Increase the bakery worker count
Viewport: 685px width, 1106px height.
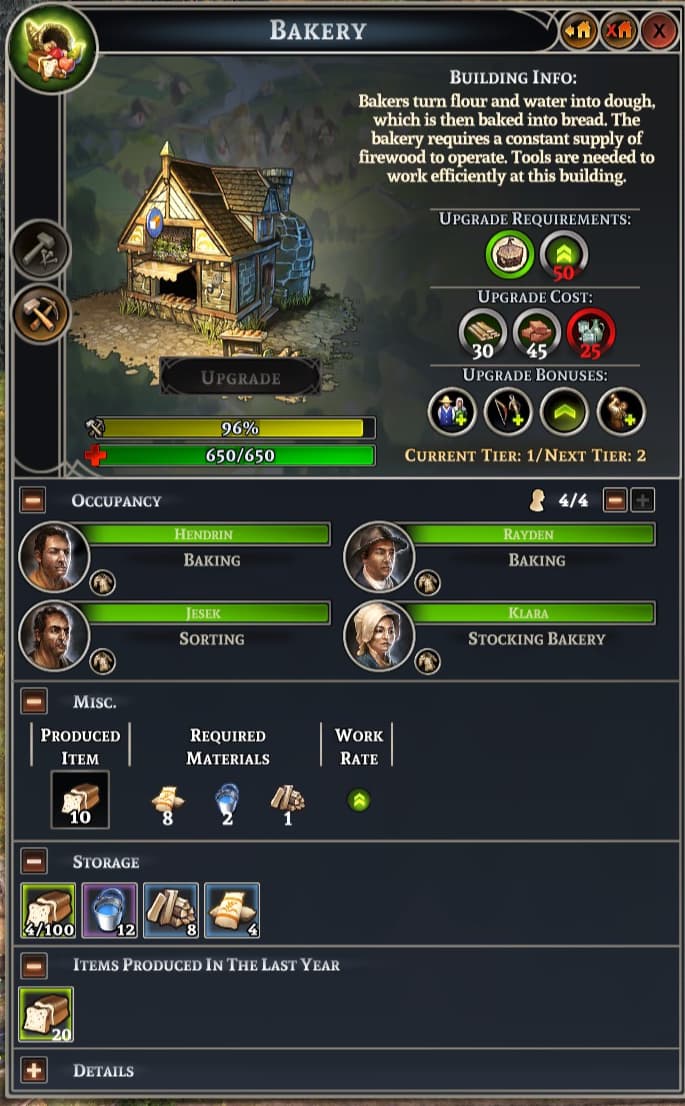click(x=642, y=500)
